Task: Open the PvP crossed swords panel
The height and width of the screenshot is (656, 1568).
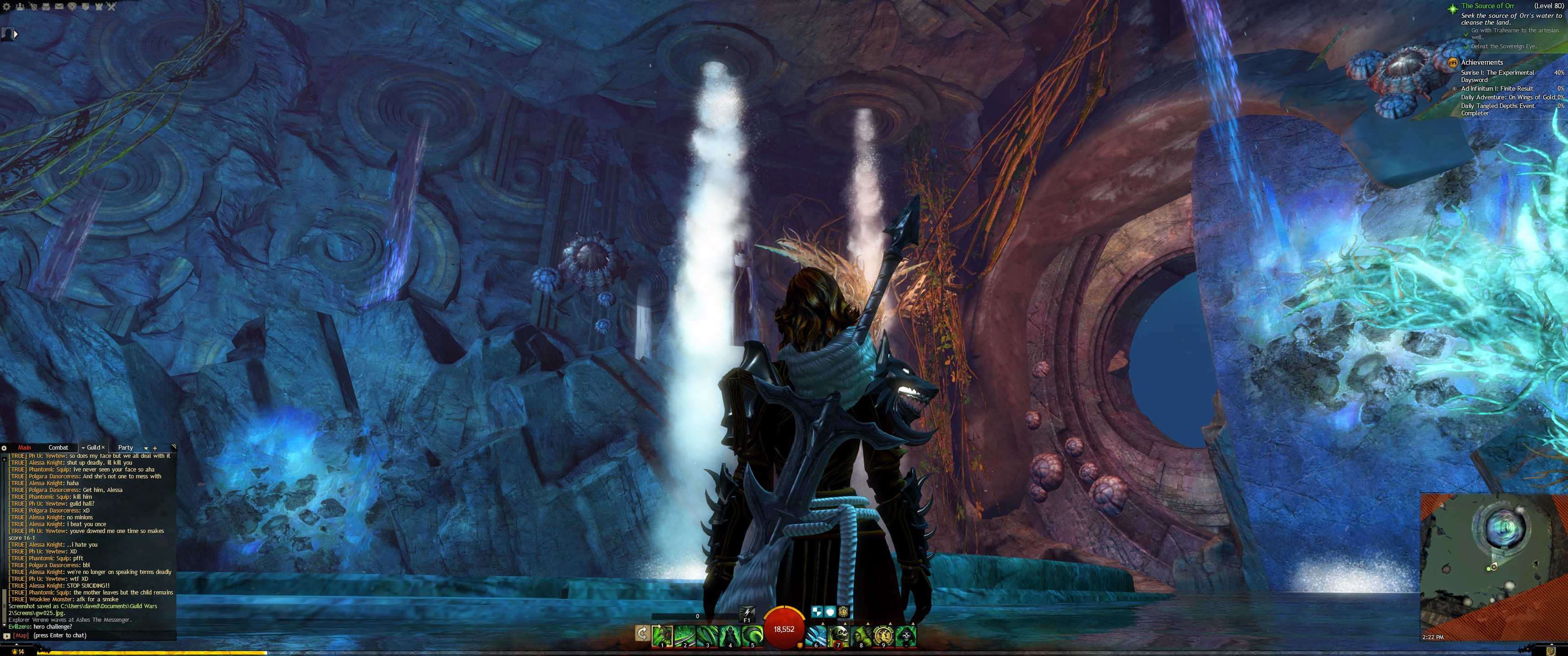Action: pyautogui.click(x=111, y=7)
